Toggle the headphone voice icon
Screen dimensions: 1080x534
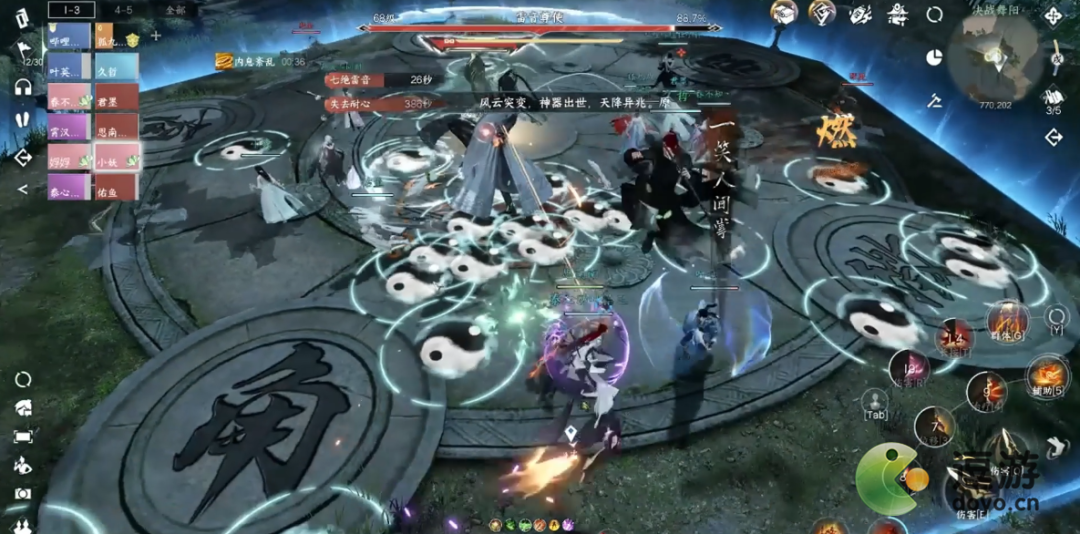click(22, 87)
